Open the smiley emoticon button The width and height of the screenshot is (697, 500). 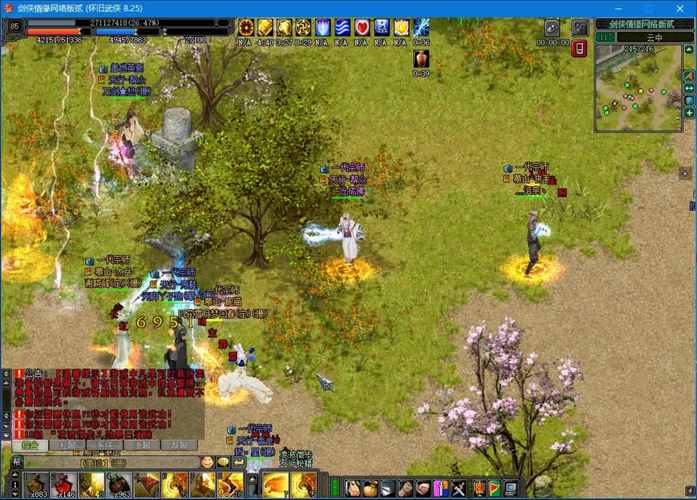pos(207,462)
